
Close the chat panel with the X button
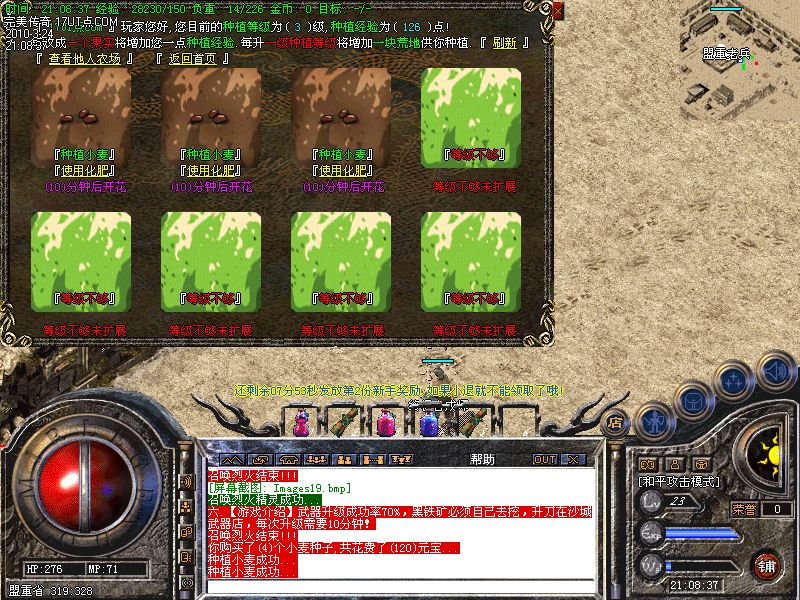coord(575,459)
